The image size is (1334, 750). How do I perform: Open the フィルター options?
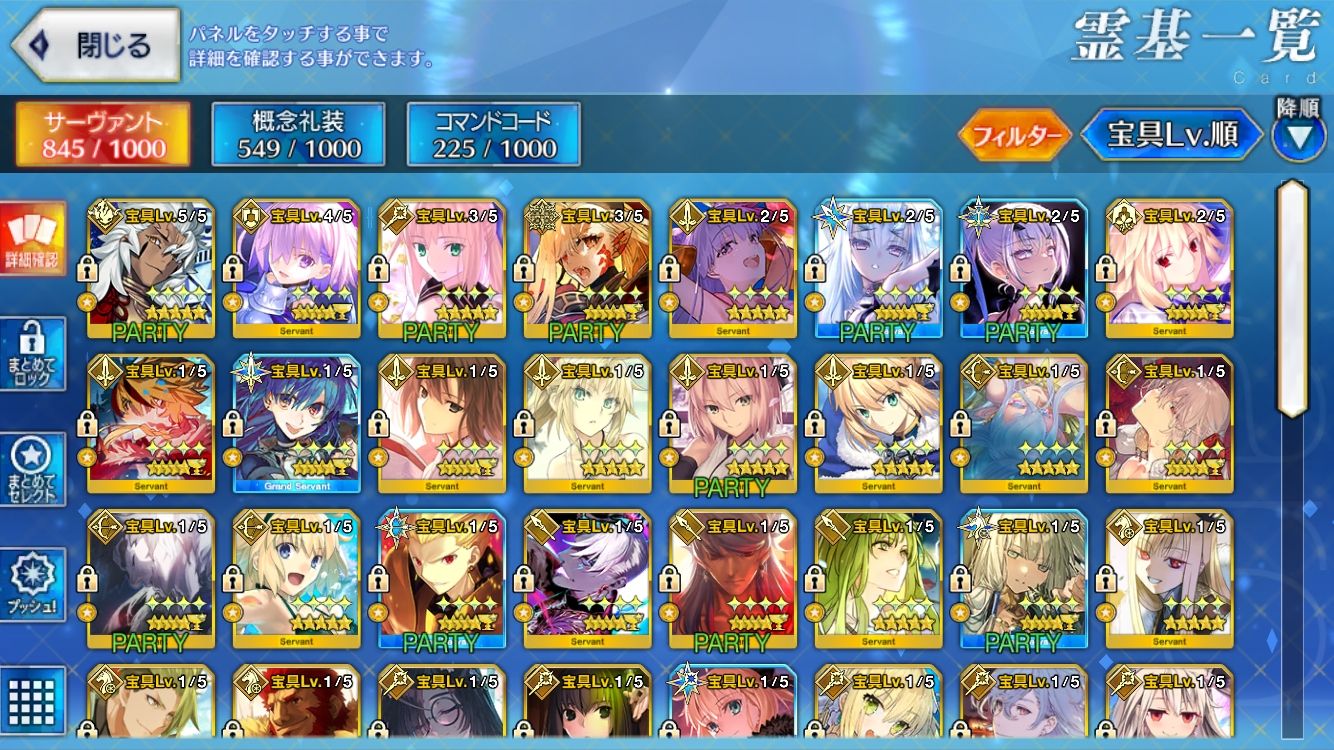(1013, 136)
